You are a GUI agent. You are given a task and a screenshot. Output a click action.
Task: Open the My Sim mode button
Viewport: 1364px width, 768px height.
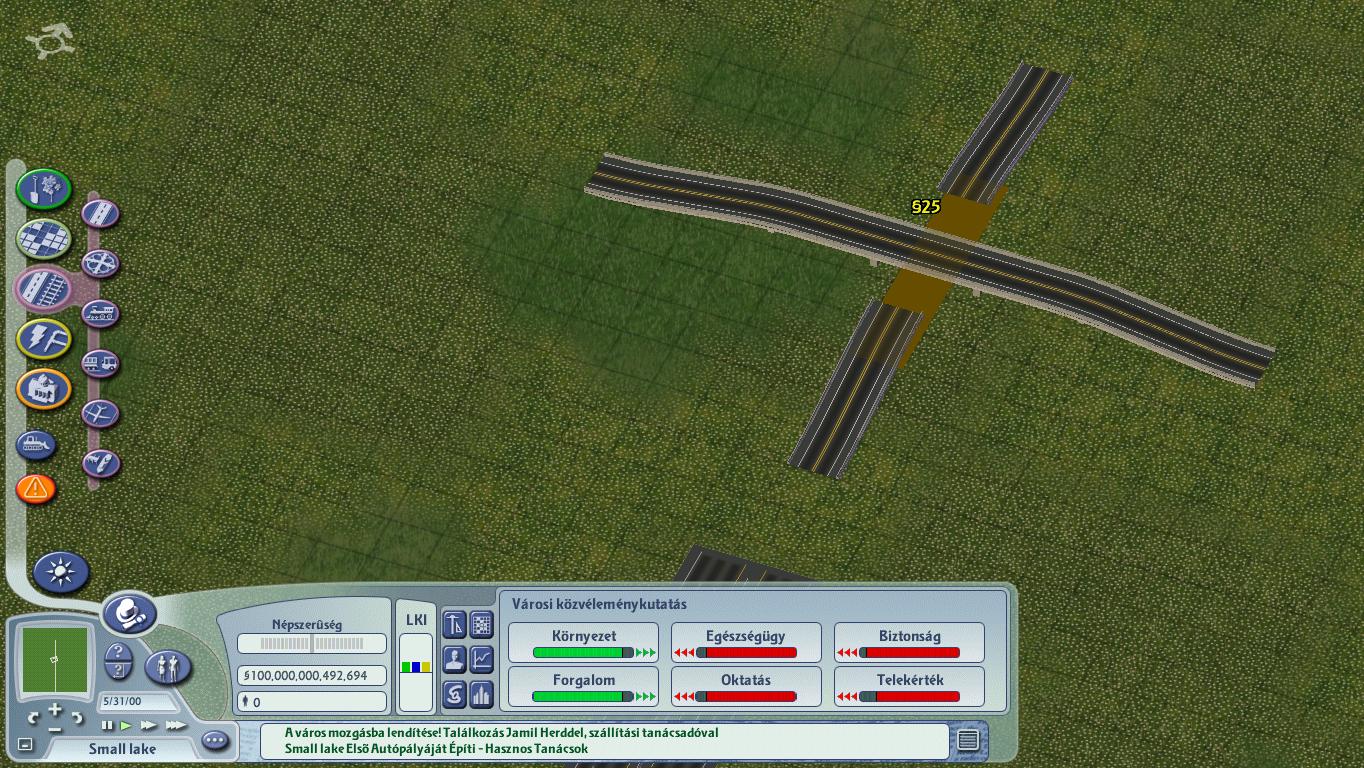pos(168,667)
